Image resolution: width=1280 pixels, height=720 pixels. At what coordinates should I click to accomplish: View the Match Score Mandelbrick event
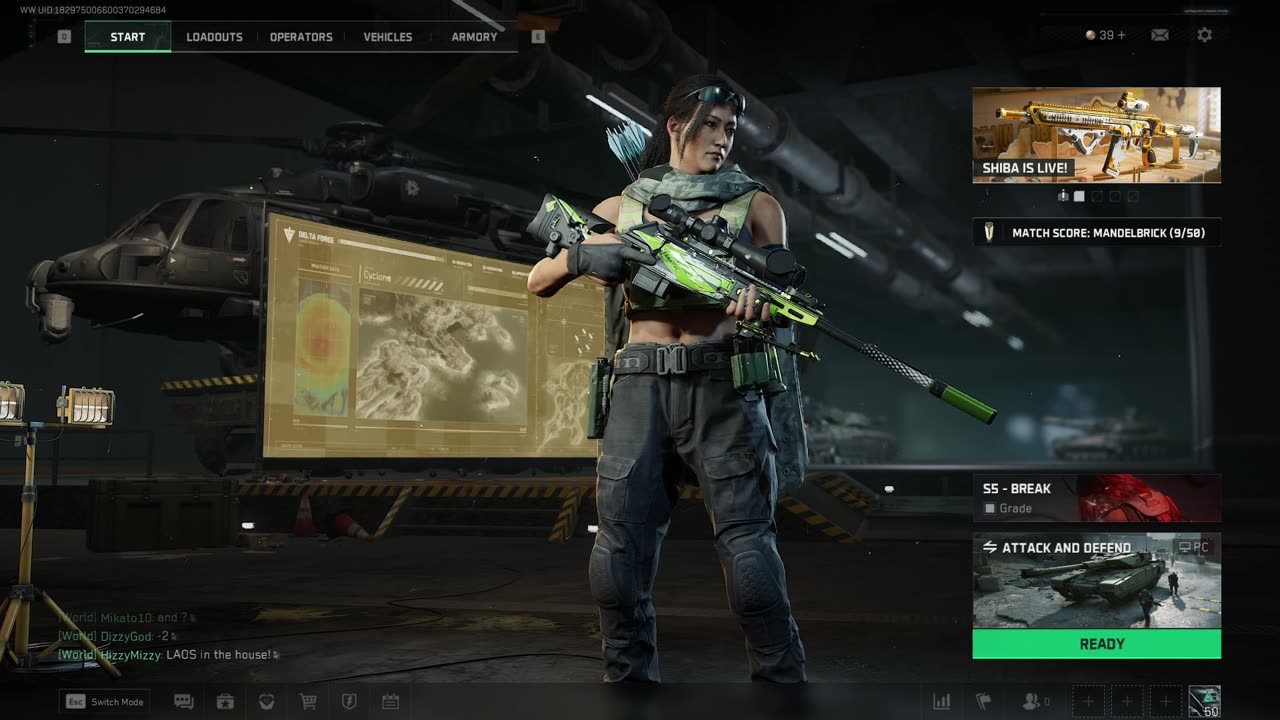pos(1096,233)
